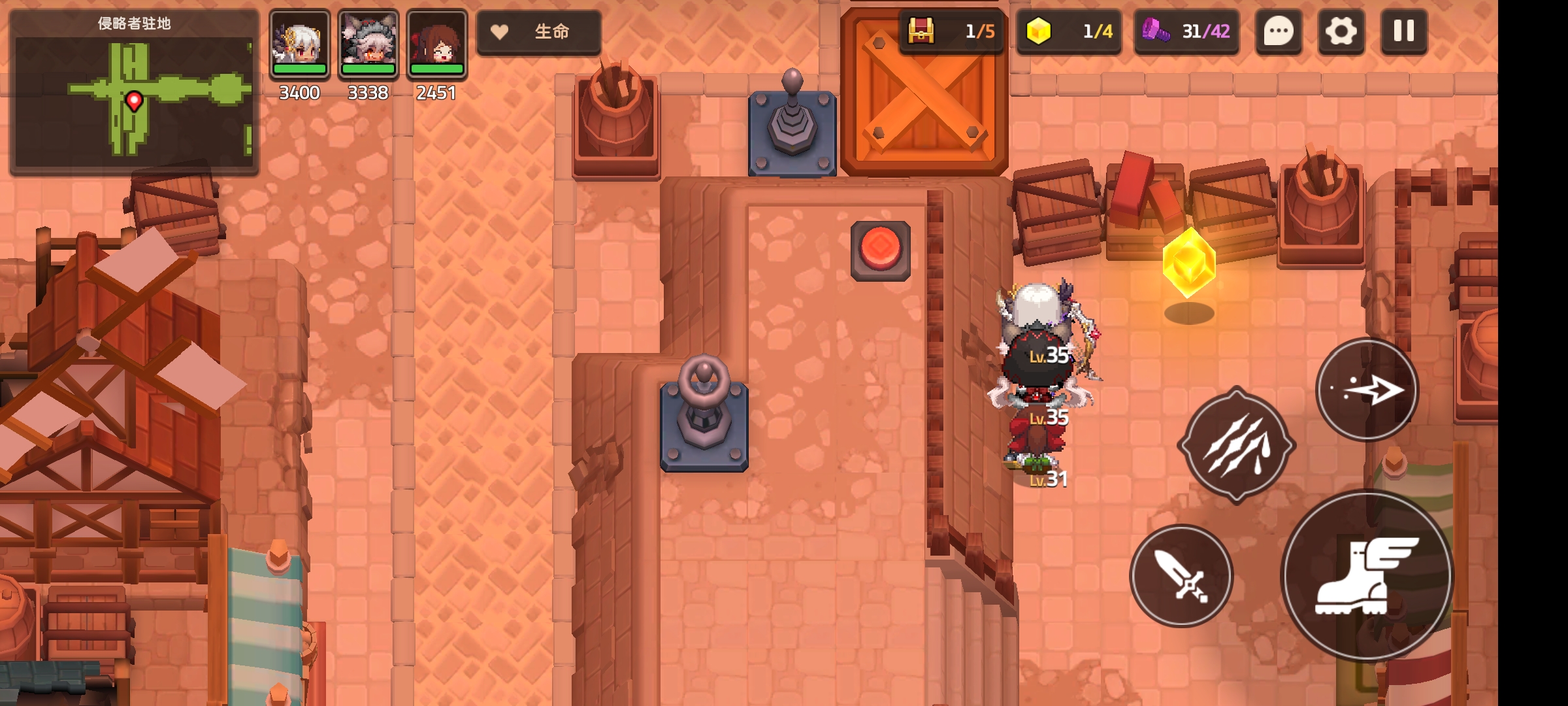Use the claw slash skill
Image resolution: width=1568 pixels, height=706 pixels.
(x=1236, y=446)
